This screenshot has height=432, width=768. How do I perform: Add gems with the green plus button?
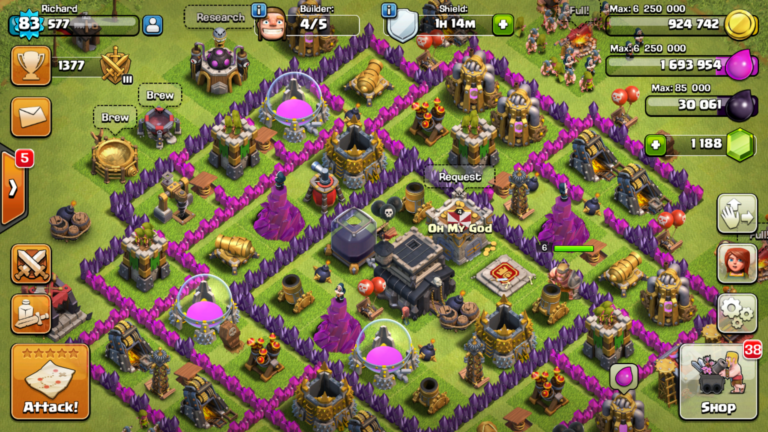(x=656, y=145)
